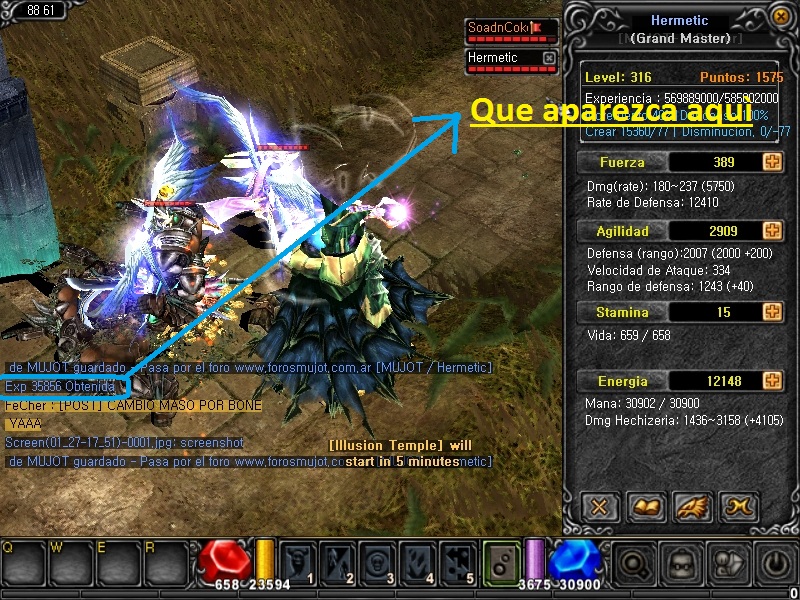Click the golden M emblem button
Image resolution: width=800 pixels, height=600 pixels.
739,506
